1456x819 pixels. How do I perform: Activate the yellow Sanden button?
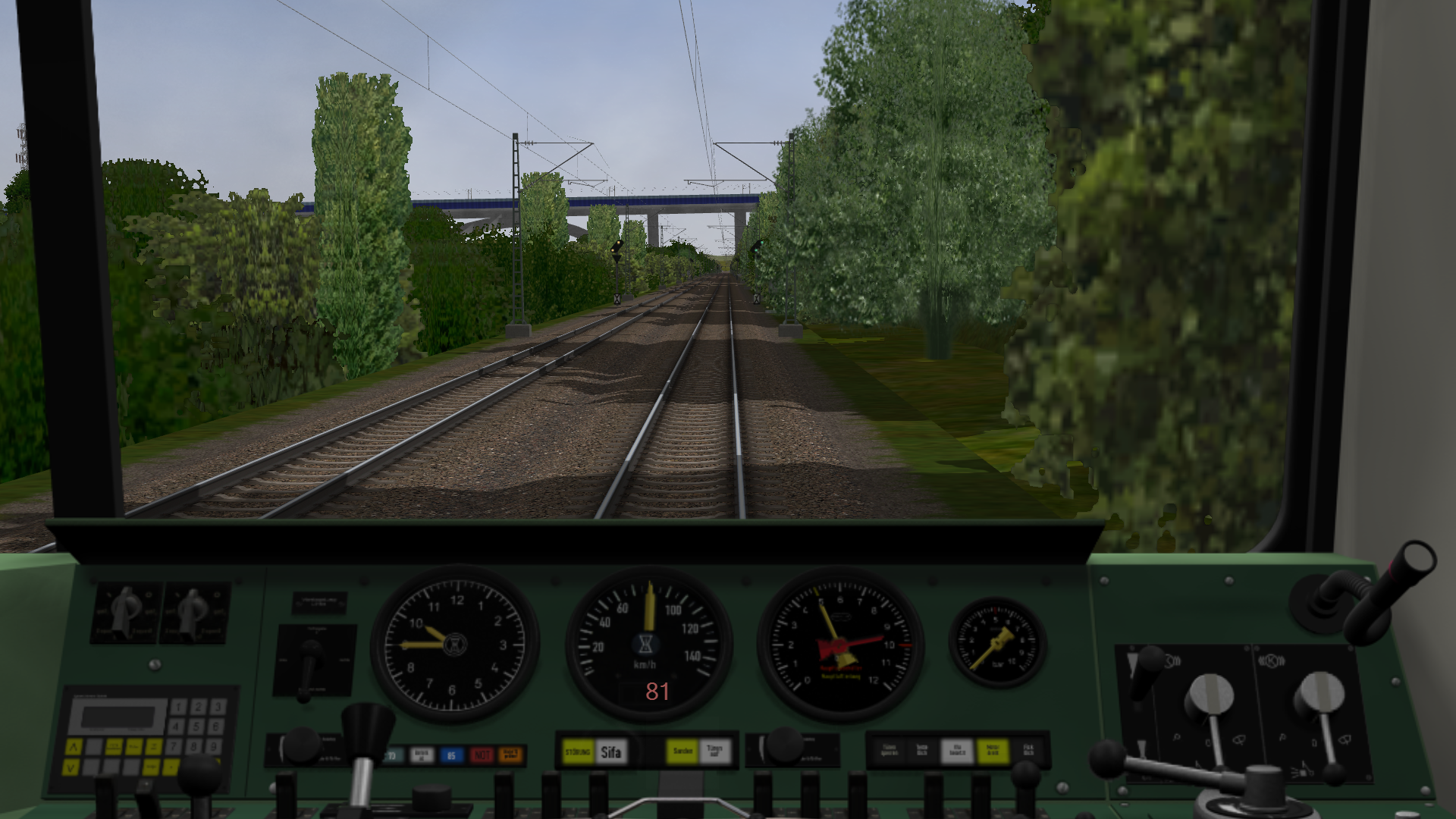coord(682,752)
